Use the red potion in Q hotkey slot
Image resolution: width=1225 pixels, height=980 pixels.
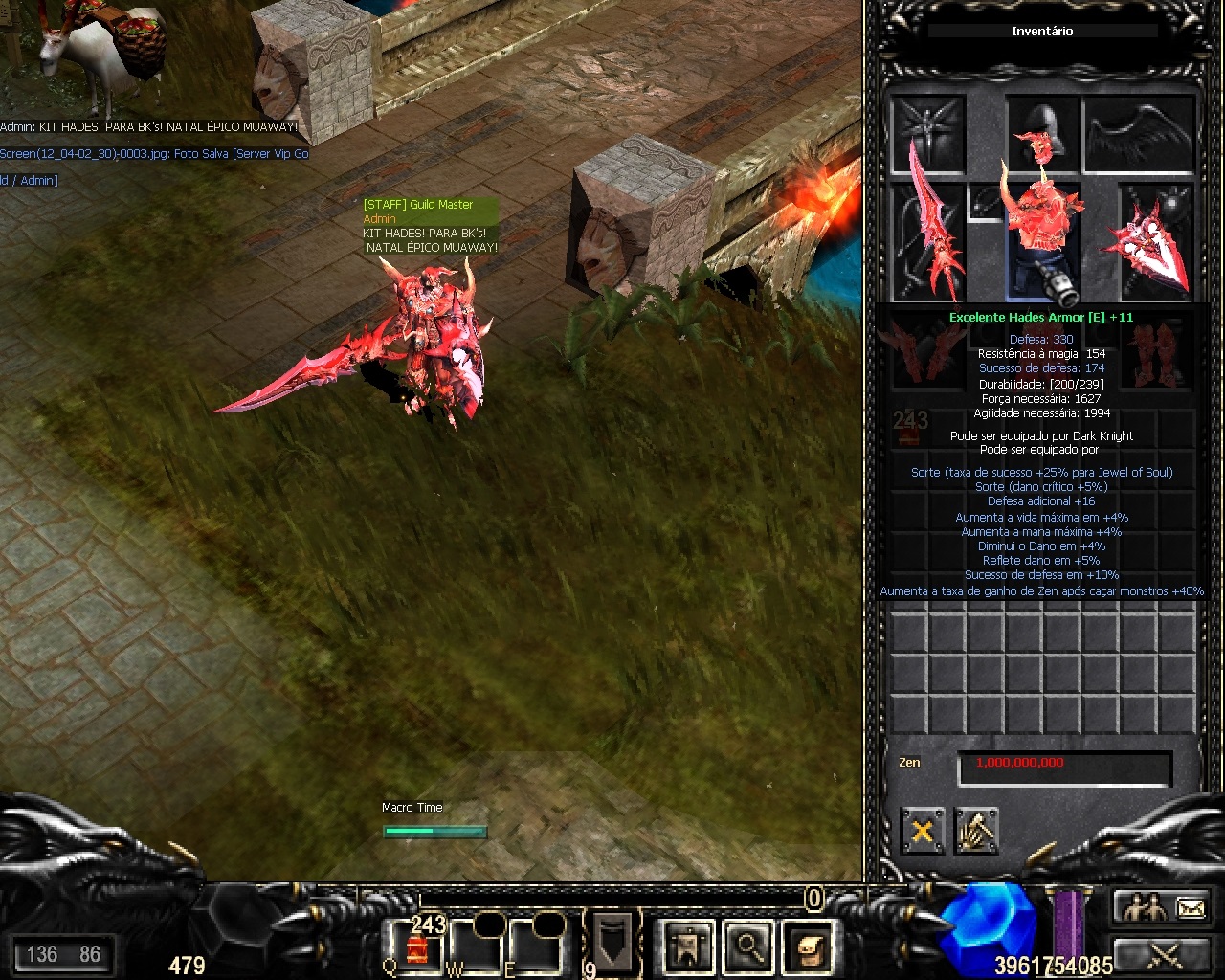417,947
